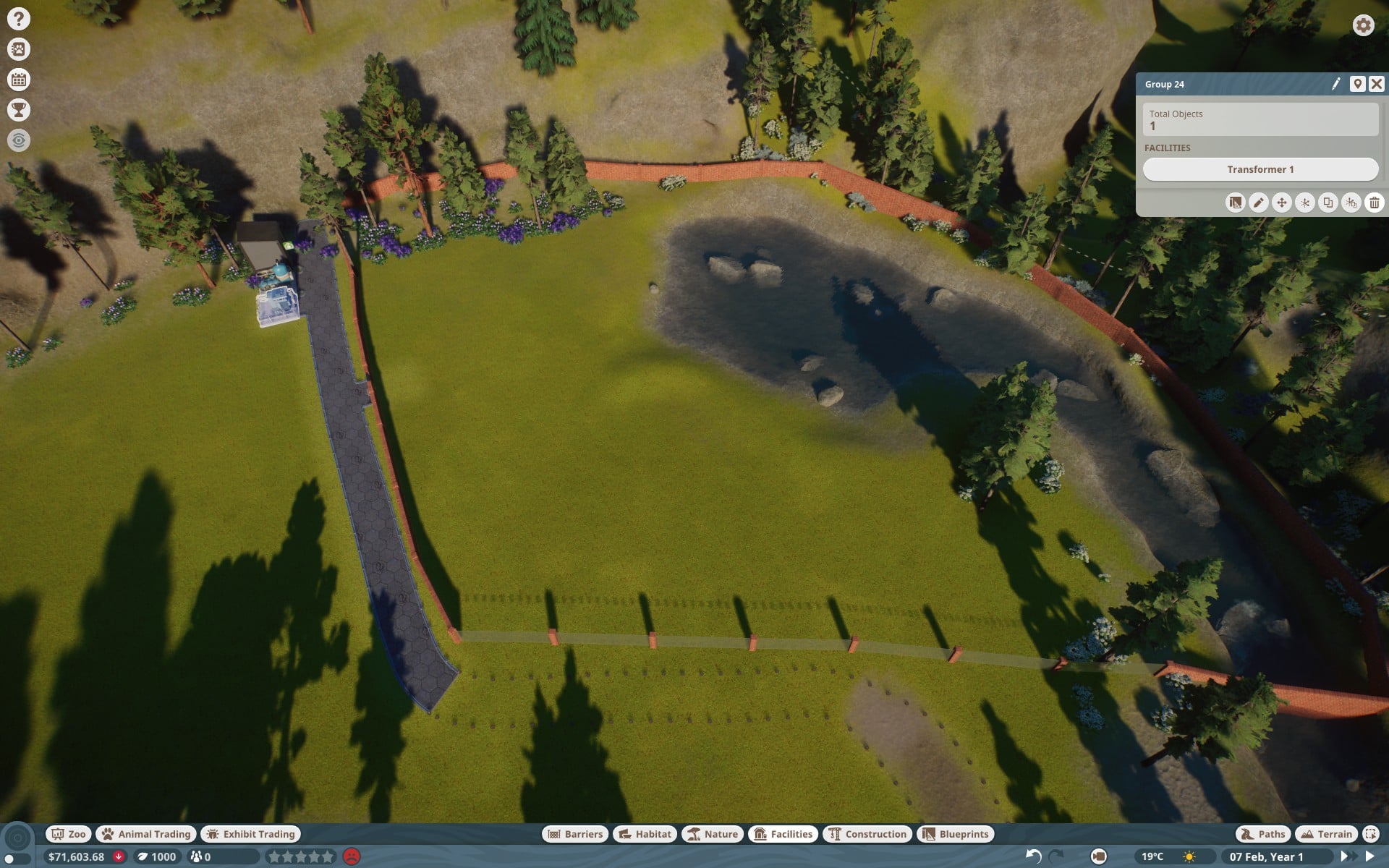Duplicate the group with the overlapping squares icon
The height and width of the screenshot is (868, 1389).
(x=1328, y=203)
